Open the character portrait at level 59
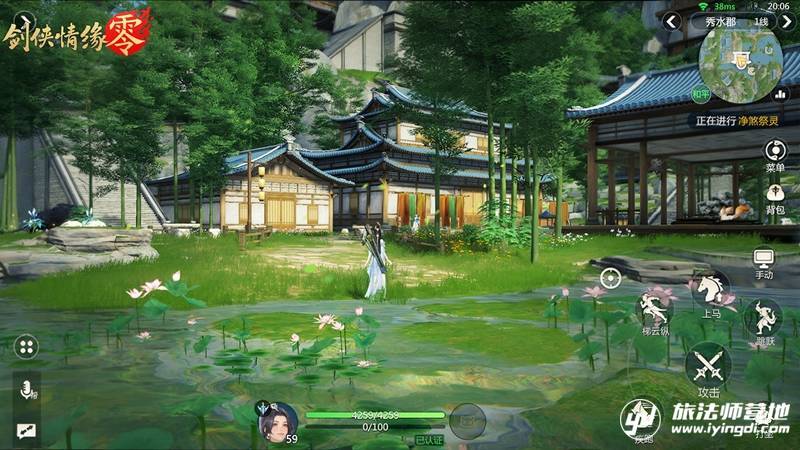 click(x=277, y=421)
